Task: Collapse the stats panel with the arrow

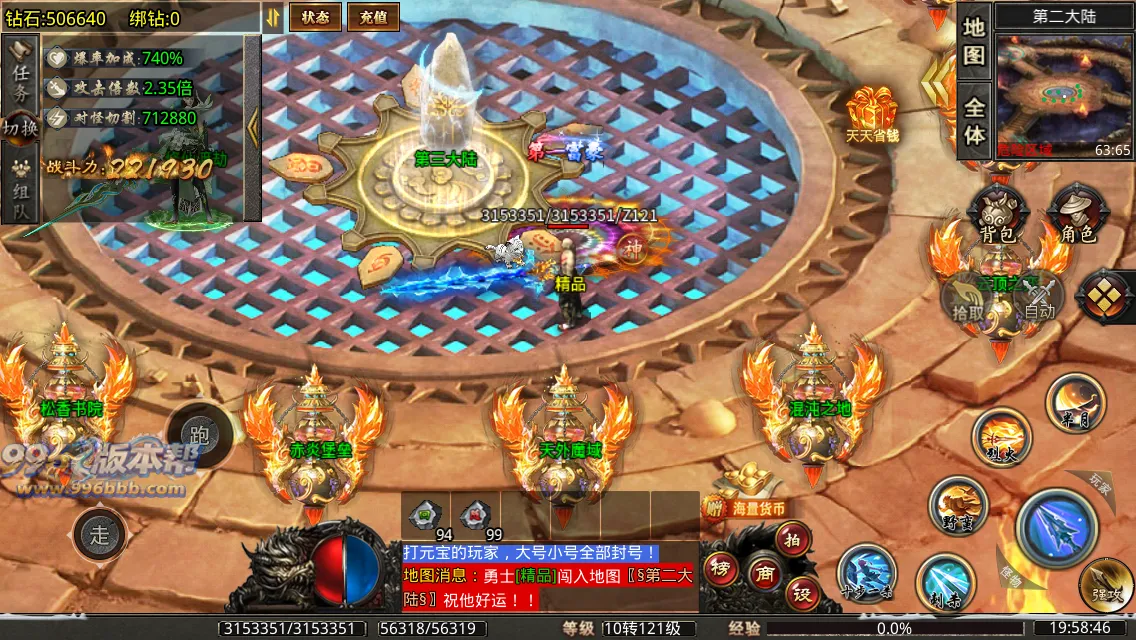Action: (x=253, y=127)
